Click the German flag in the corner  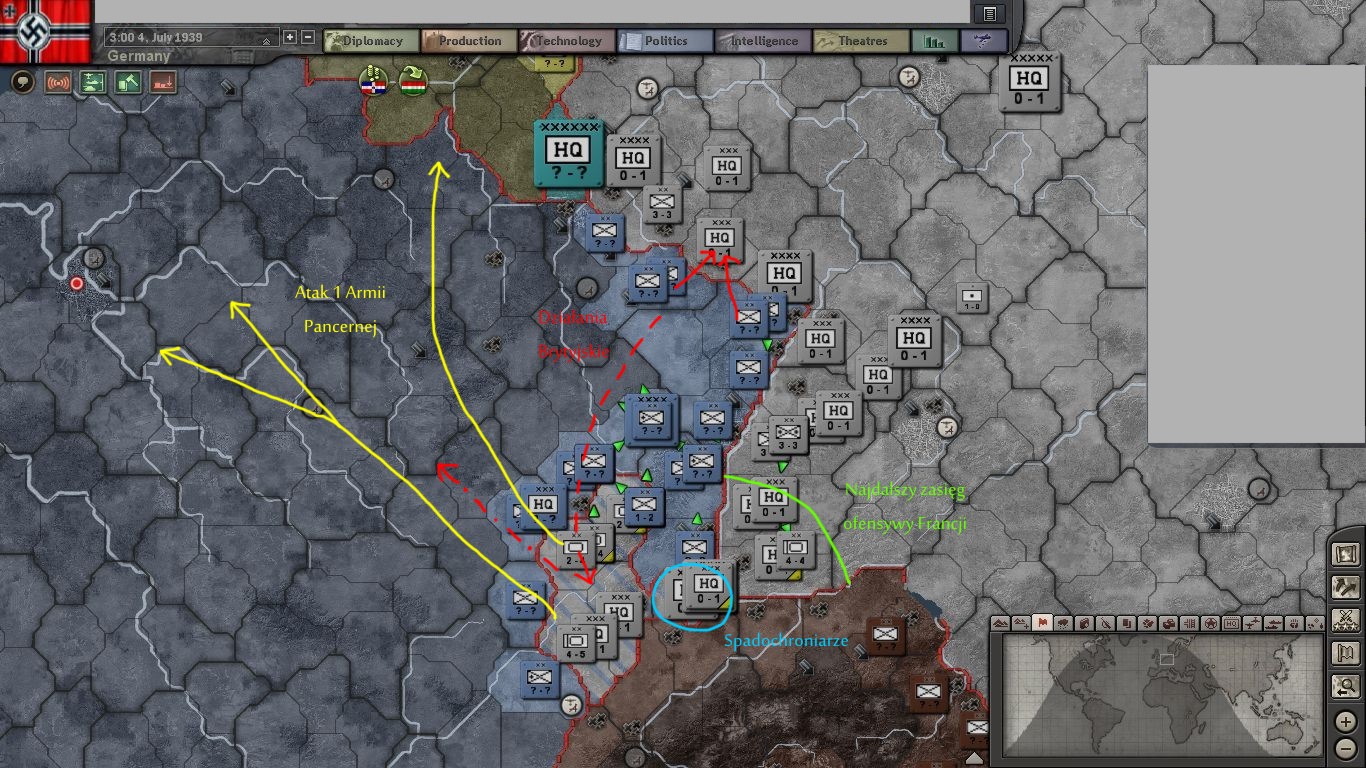(45, 30)
